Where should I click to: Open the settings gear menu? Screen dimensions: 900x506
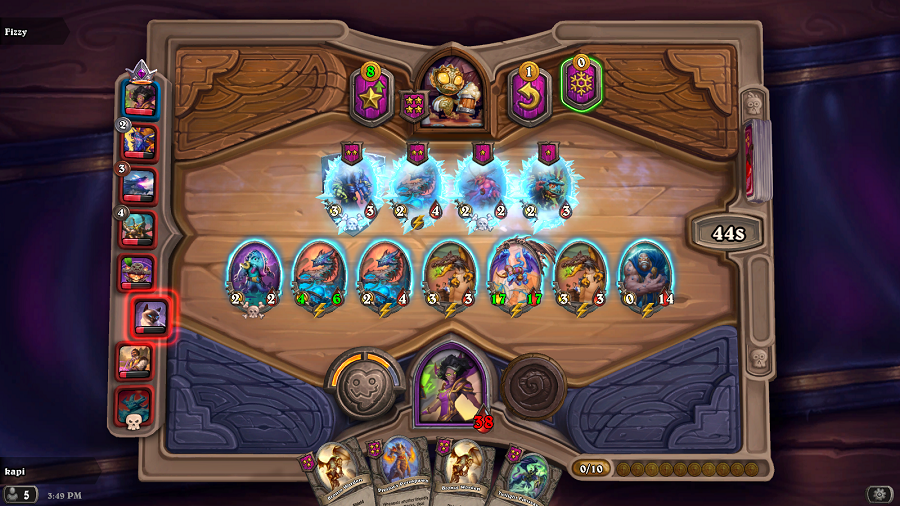point(880,494)
